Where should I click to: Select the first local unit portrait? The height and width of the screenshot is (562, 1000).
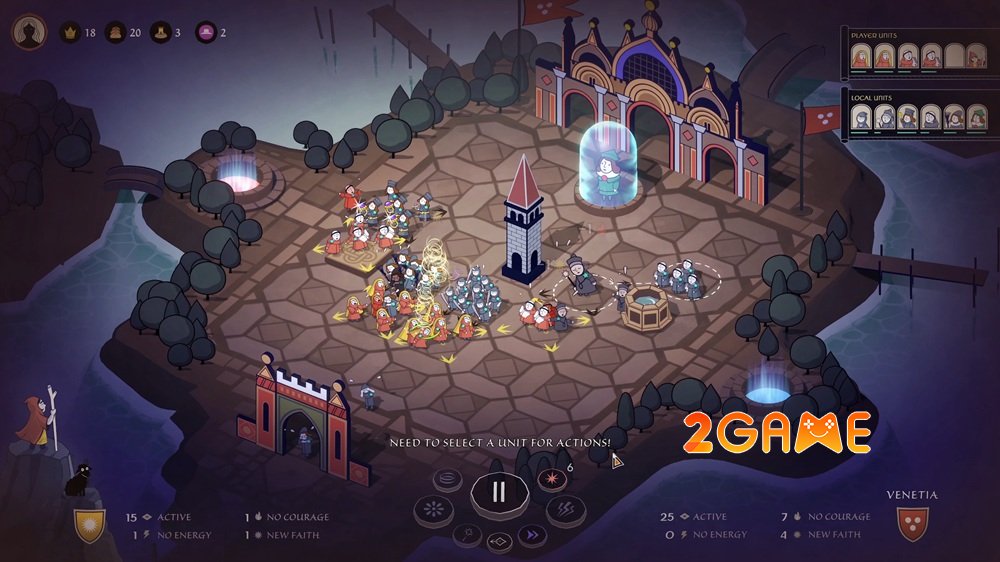point(860,118)
